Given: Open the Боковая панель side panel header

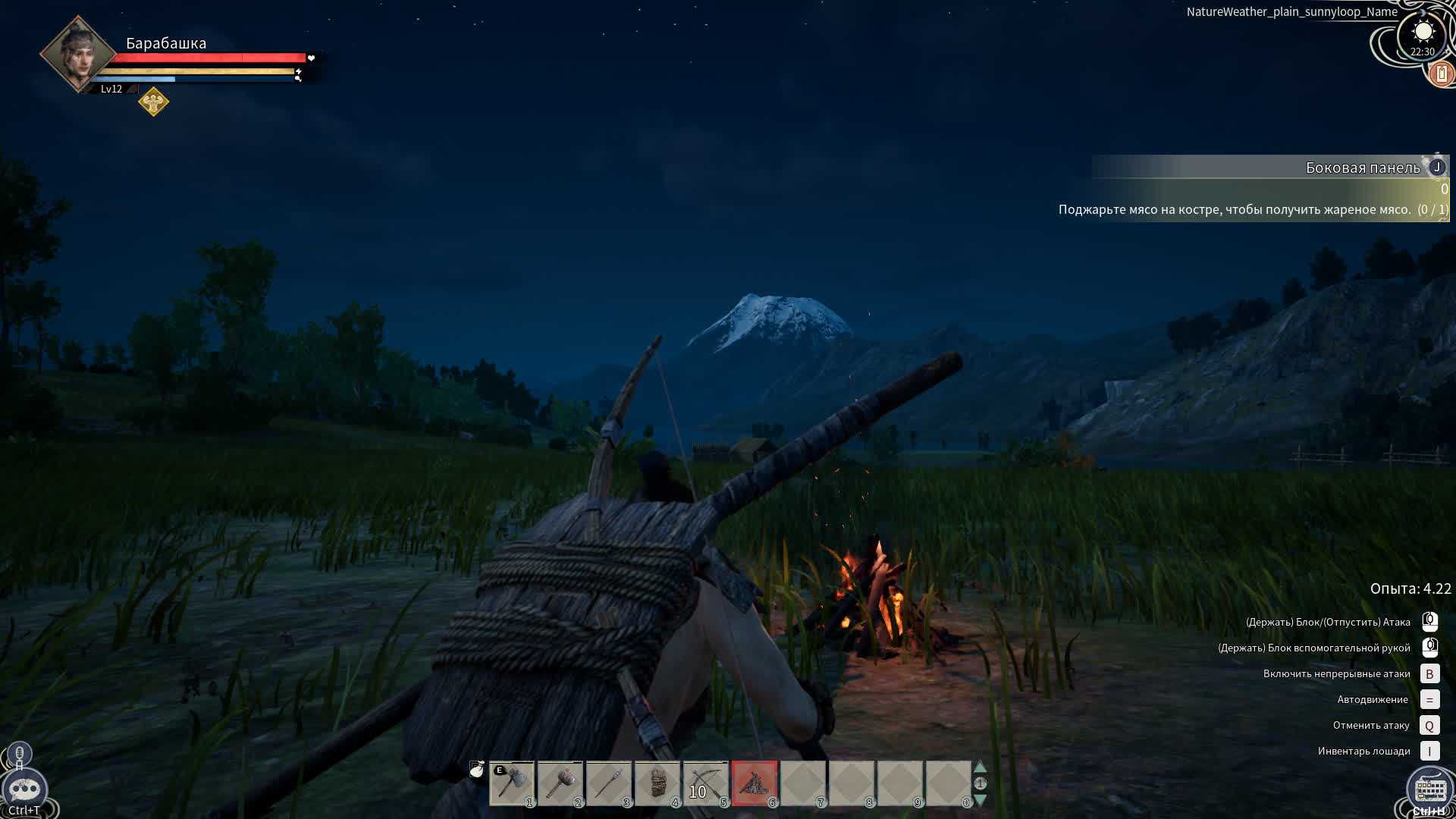Looking at the screenshot, I should point(1362,168).
